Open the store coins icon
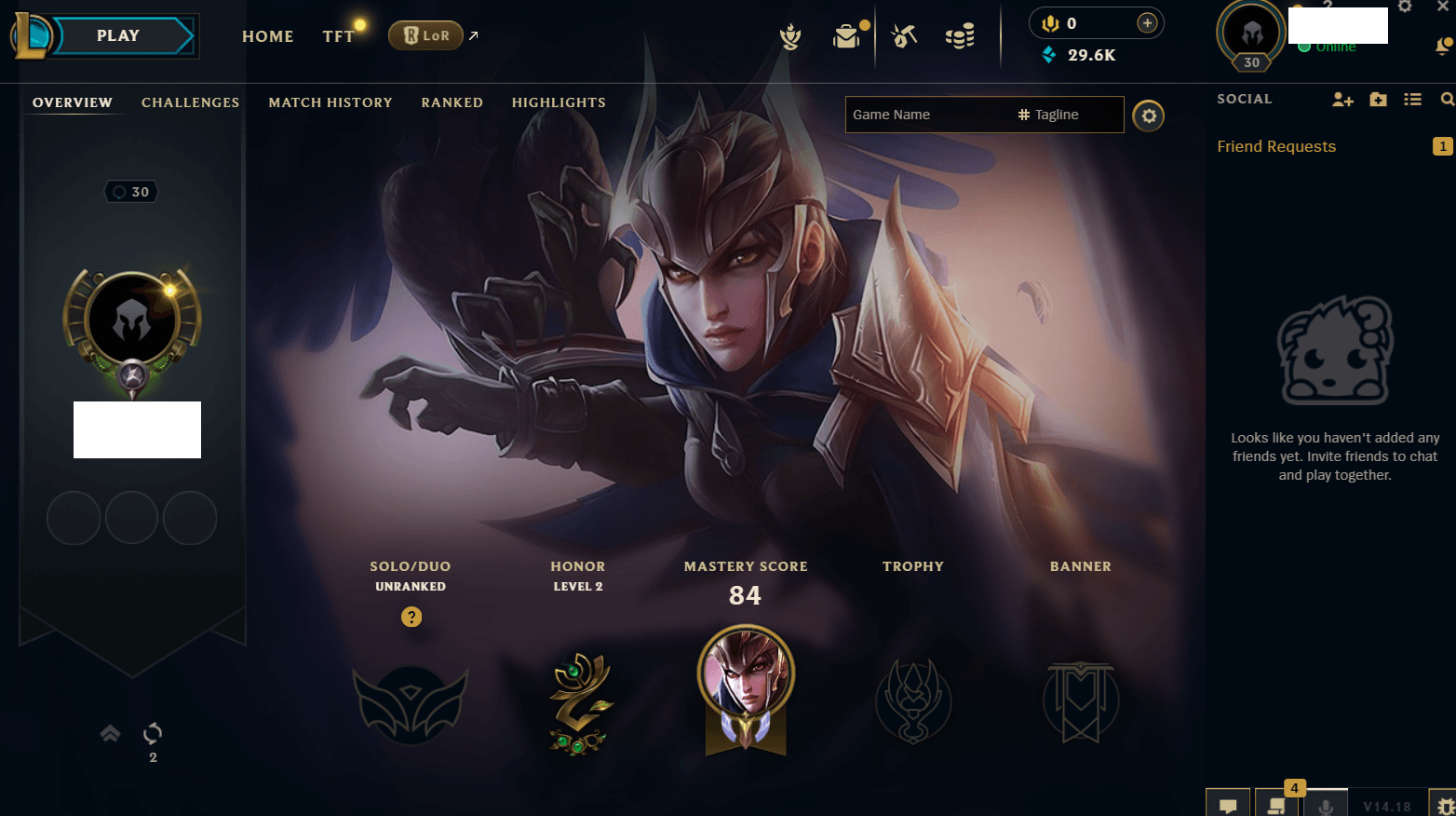Screen dimensions: 1456x816 (959, 36)
